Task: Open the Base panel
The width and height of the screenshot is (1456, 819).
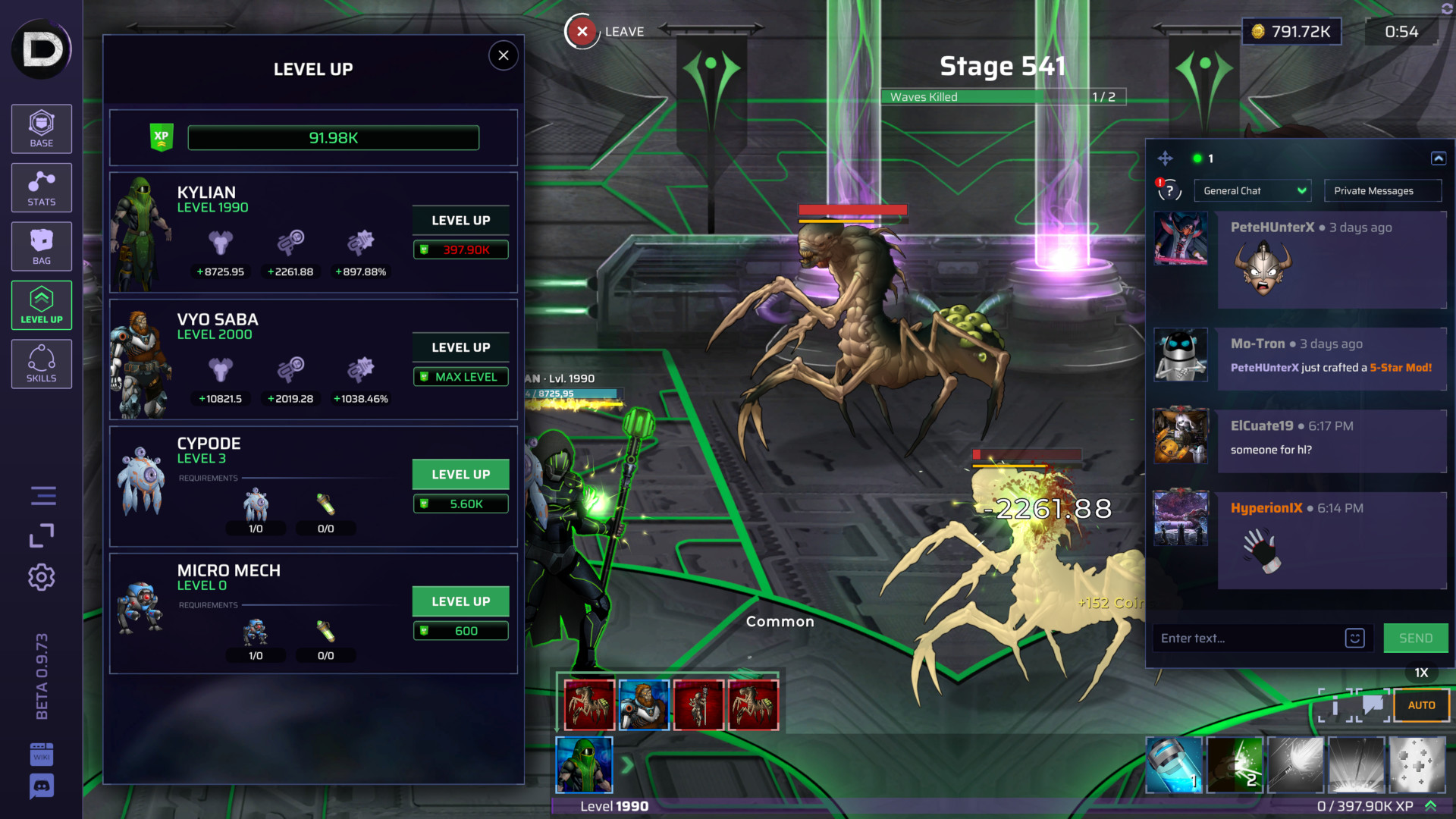Action: tap(41, 129)
